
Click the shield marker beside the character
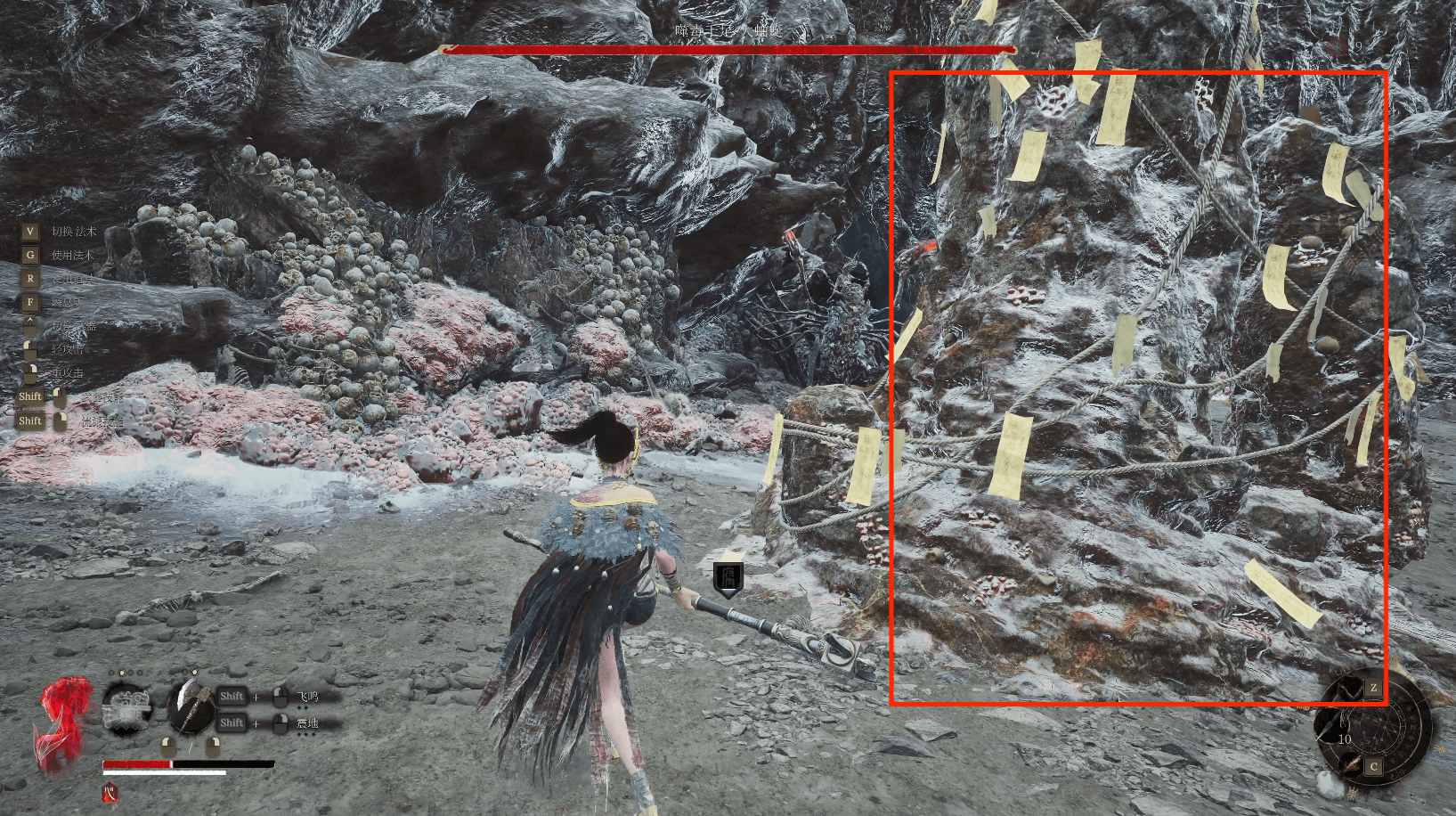coord(728,578)
